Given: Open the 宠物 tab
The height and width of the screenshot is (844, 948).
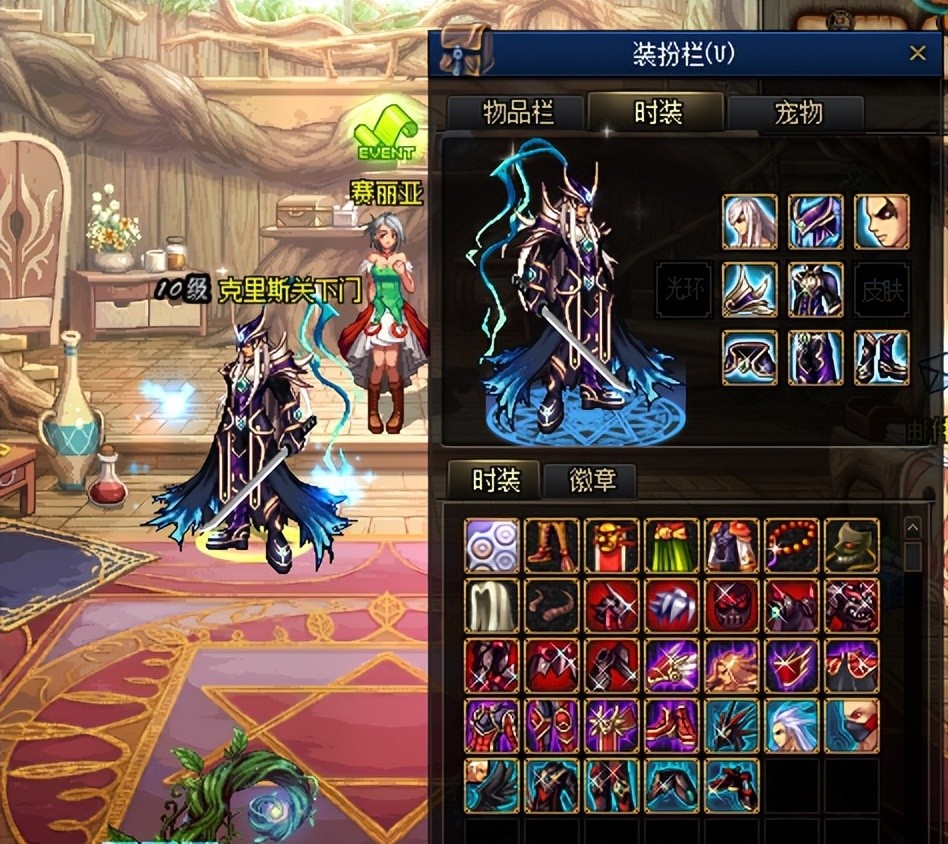Looking at the screenshot, I should click(x=798, y=113).
